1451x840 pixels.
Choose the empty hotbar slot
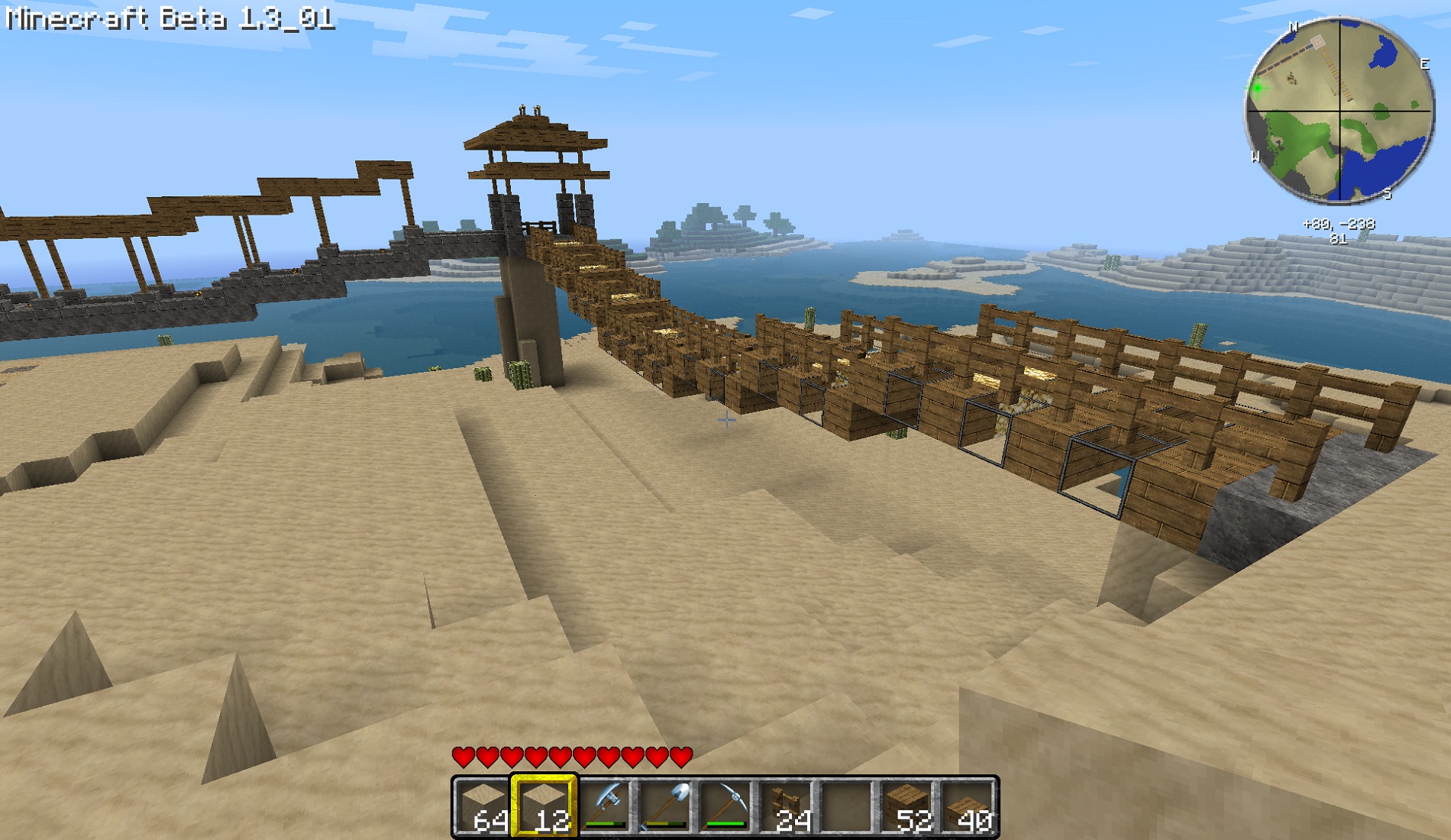[847, 807]
